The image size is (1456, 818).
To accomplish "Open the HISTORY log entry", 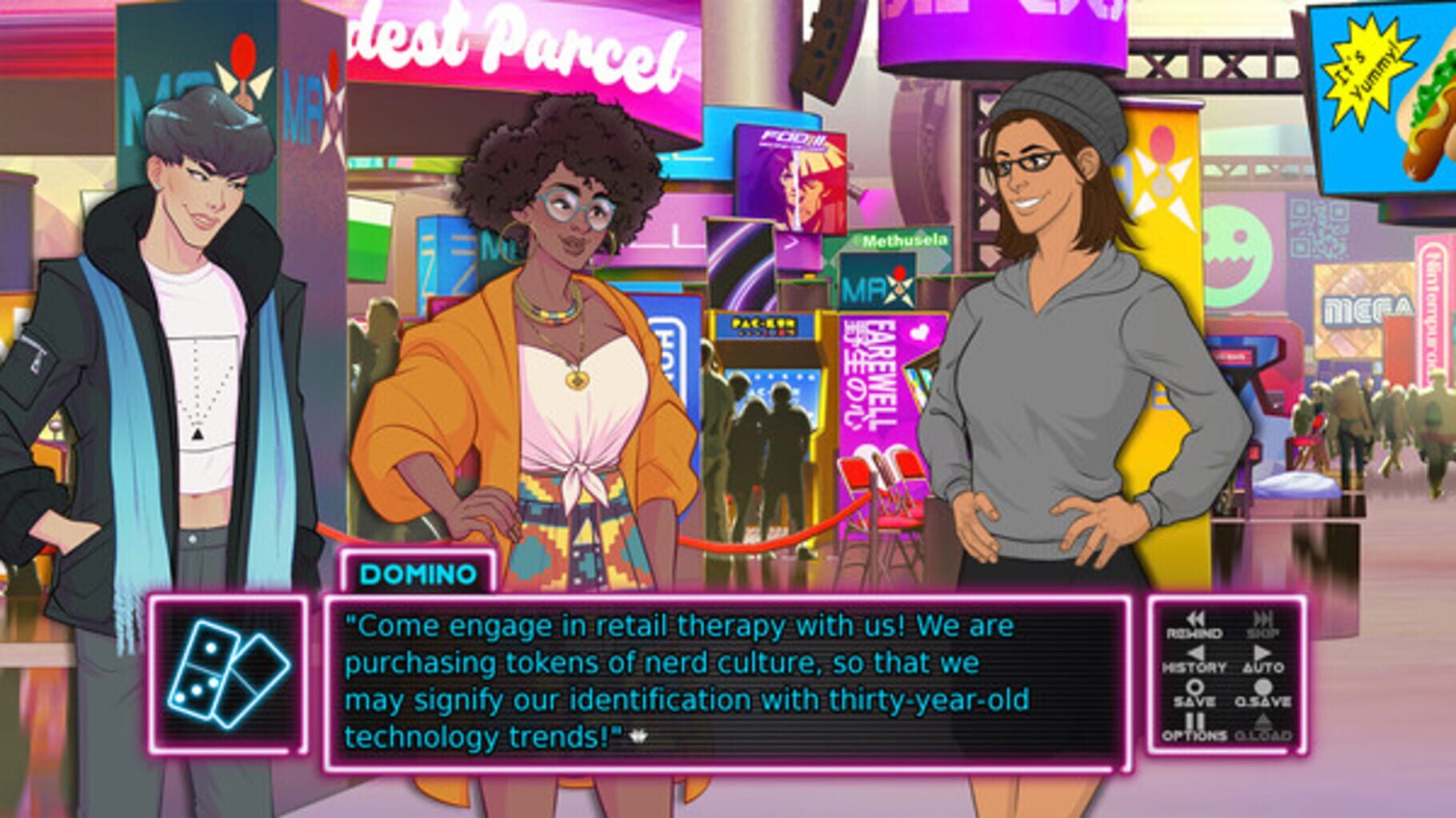I will pos(1194,666).
